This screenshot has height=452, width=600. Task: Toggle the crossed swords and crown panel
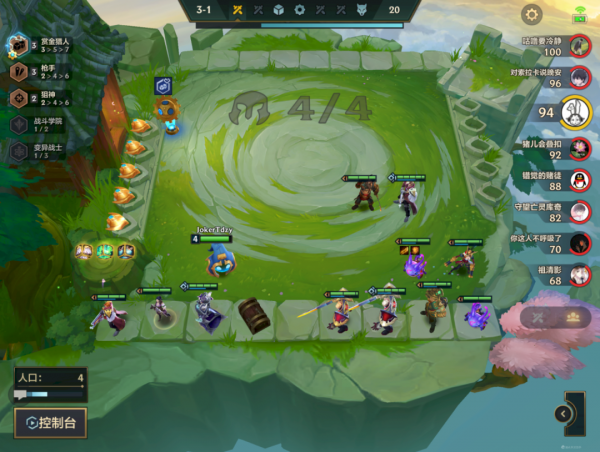point(555,317)
